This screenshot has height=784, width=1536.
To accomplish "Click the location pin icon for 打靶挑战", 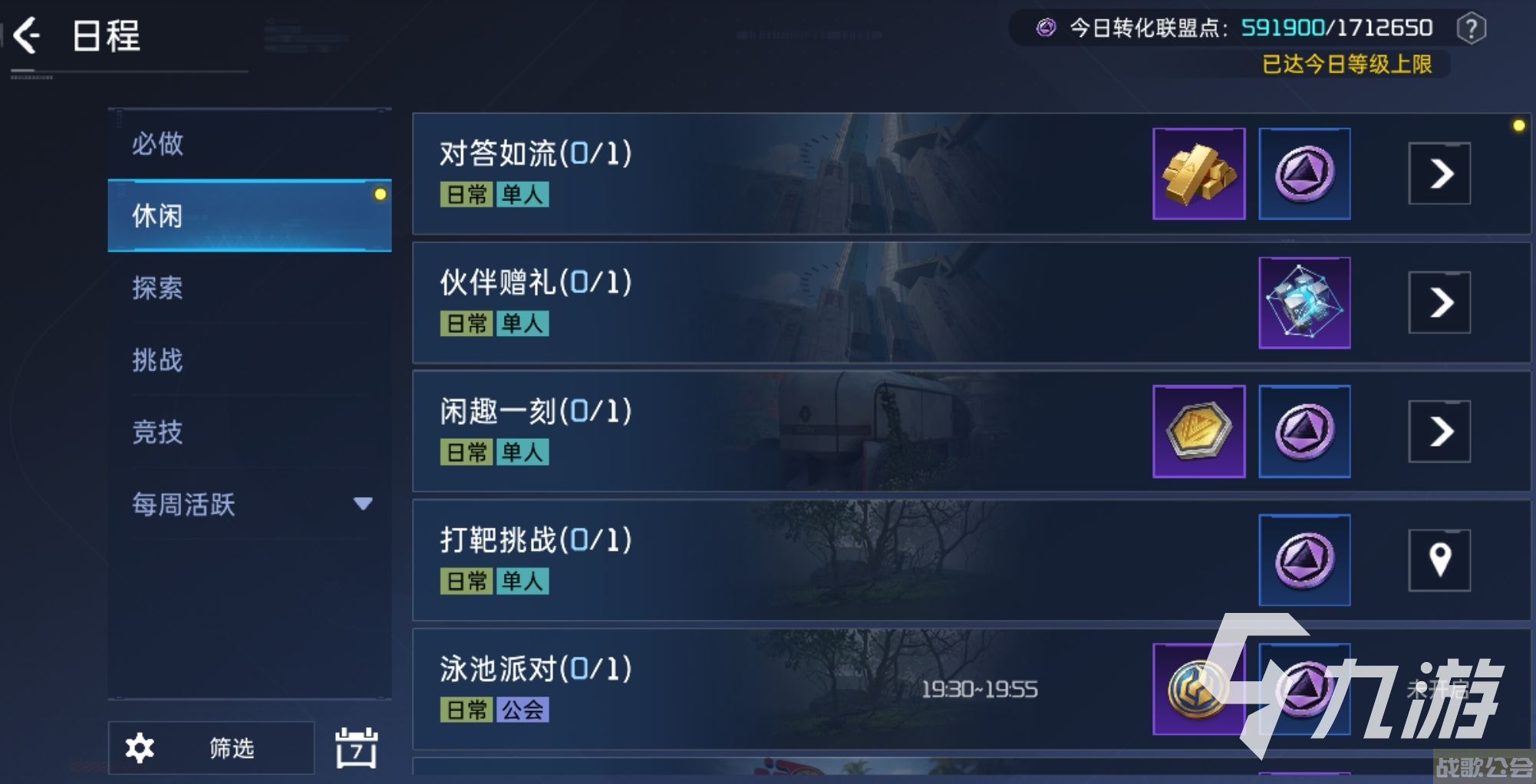I will tap(1439, 560).
